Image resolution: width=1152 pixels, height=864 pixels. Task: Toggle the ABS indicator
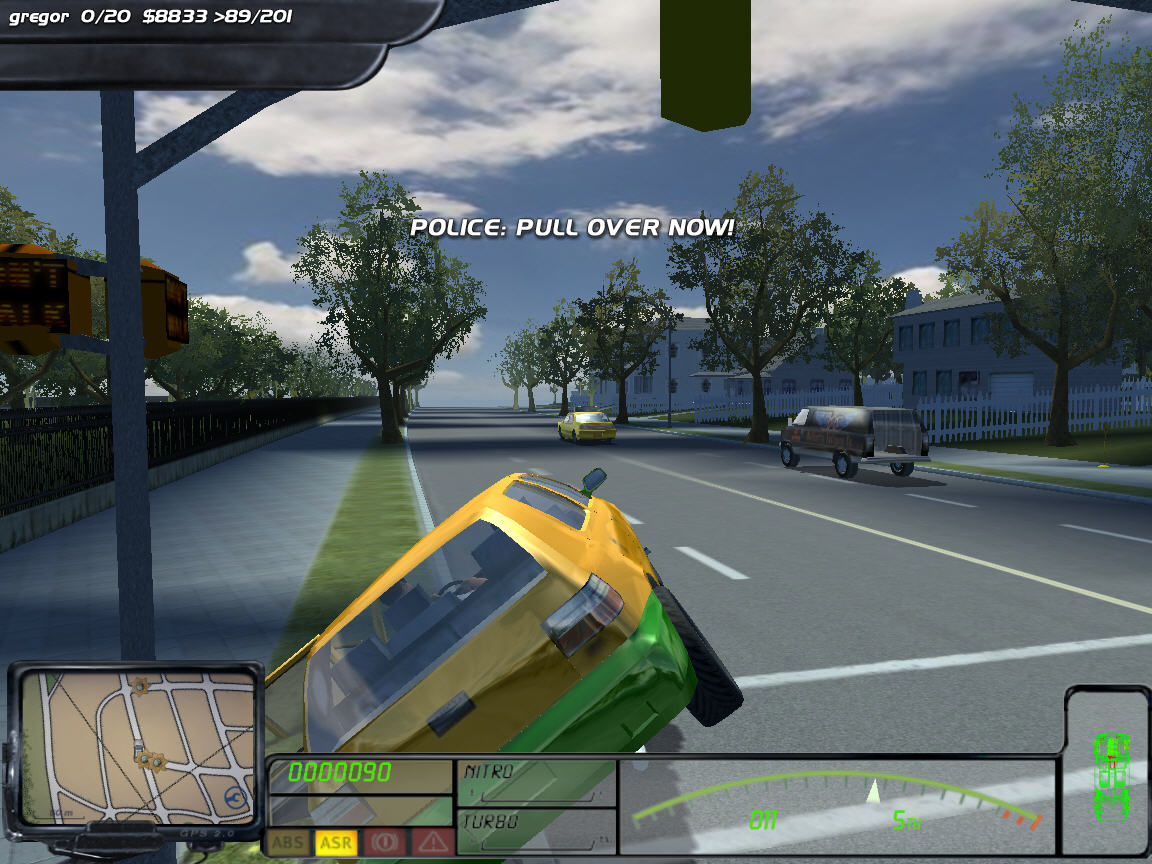click(x=288, y=843)
